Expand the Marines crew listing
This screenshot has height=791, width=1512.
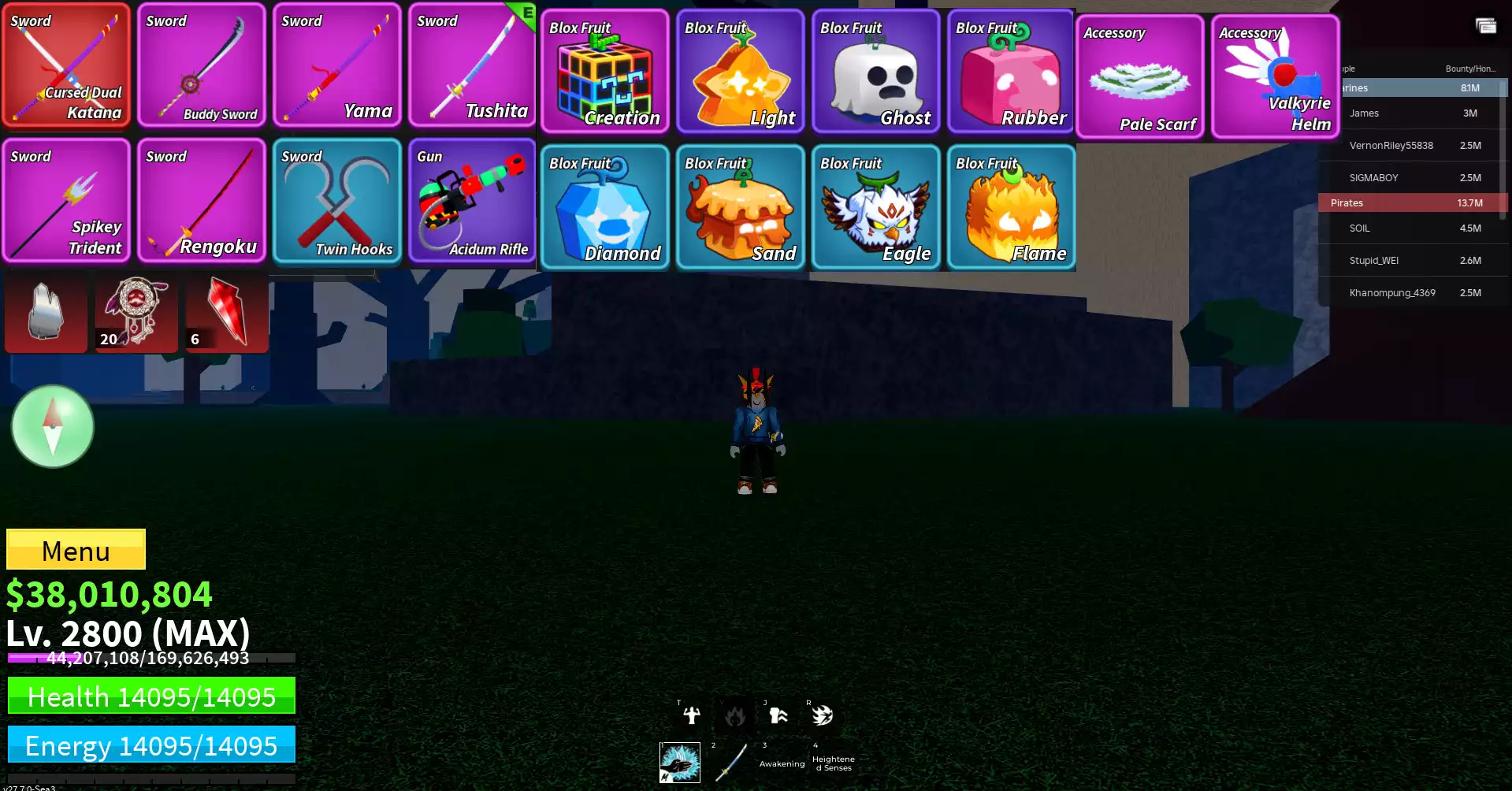pyautogui.click(x=1410, y=87)
